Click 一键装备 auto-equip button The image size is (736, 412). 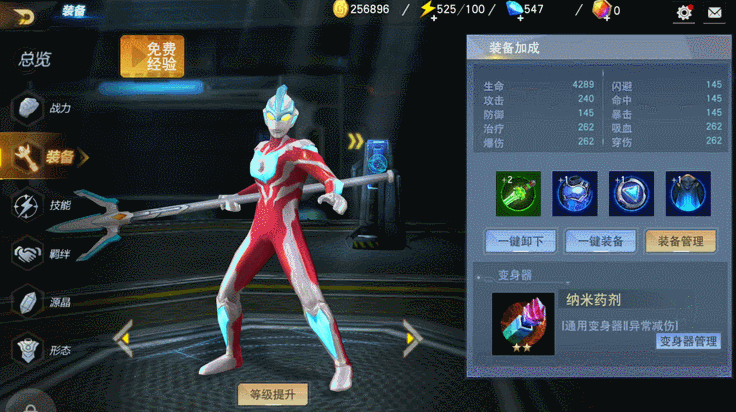[600, 241]
